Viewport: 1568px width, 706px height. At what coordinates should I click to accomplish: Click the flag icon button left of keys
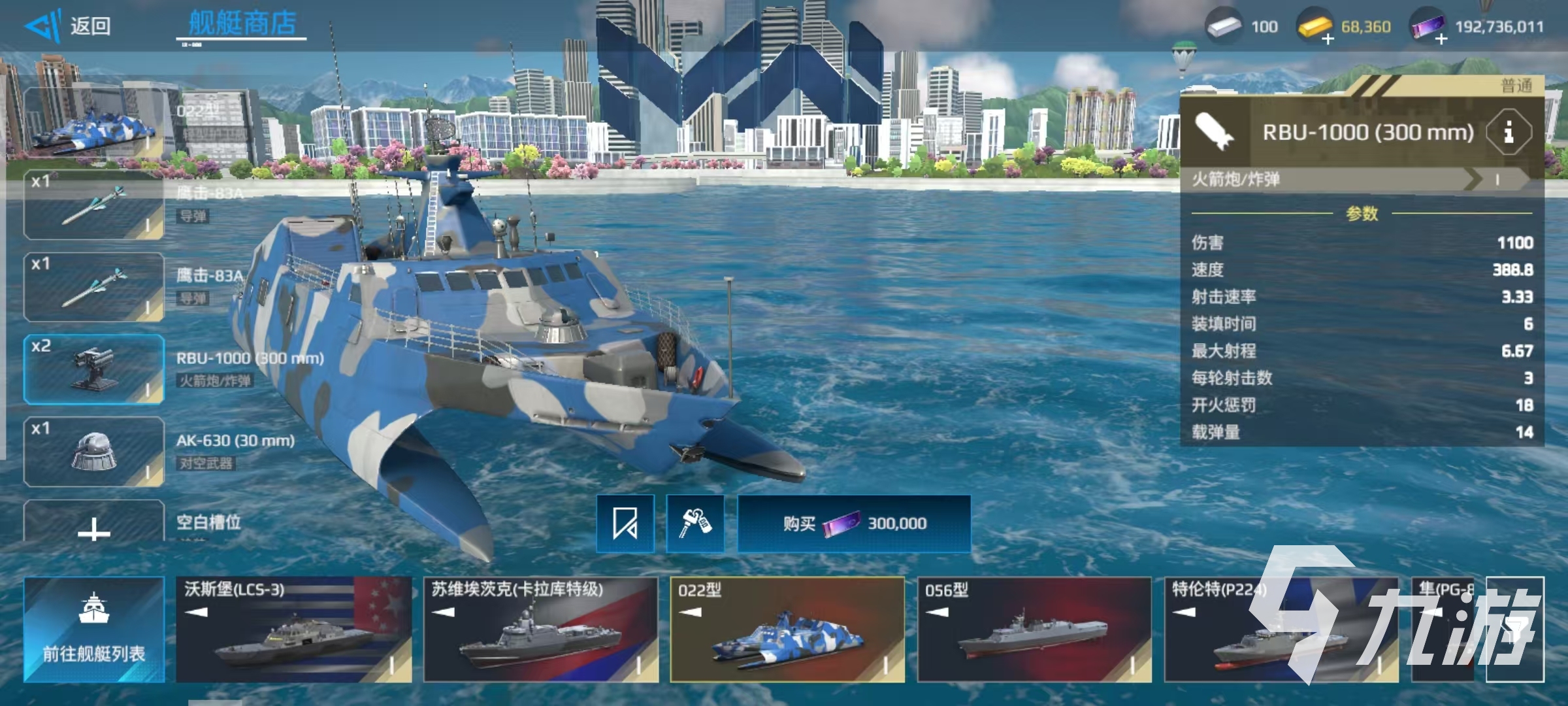click(x=625, y=524)
